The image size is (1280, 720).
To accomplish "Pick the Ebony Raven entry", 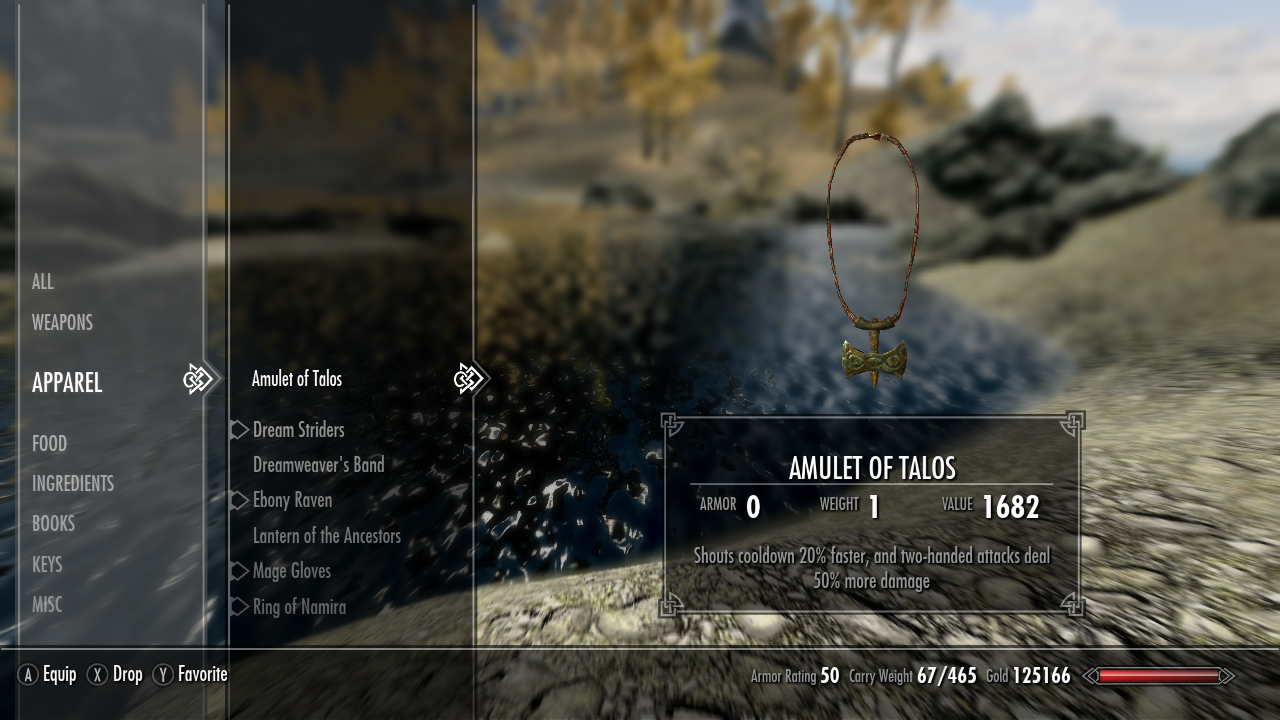I will (x=292, y=500).
